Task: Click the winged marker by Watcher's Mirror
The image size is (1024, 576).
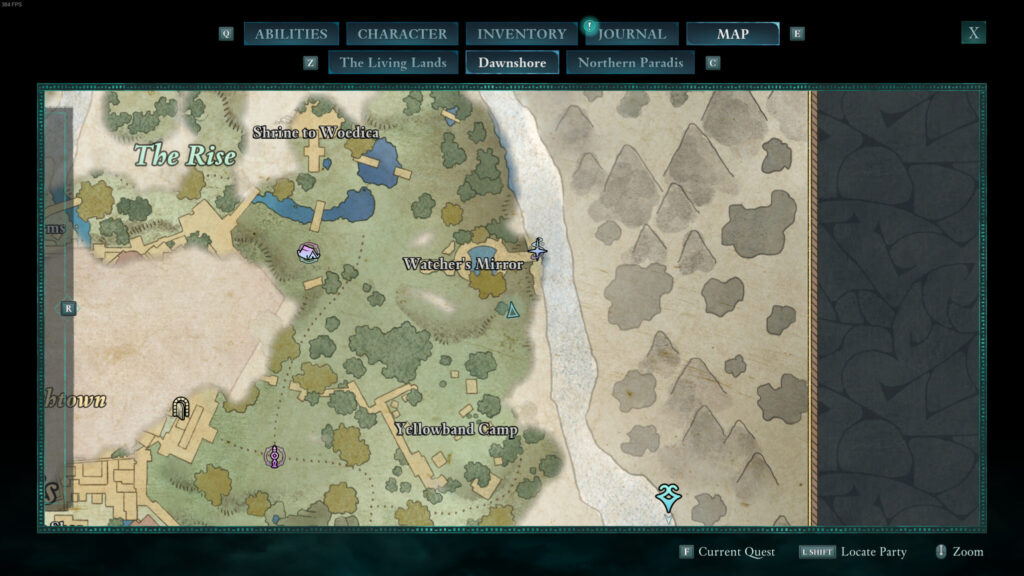Action: (538, 249)
